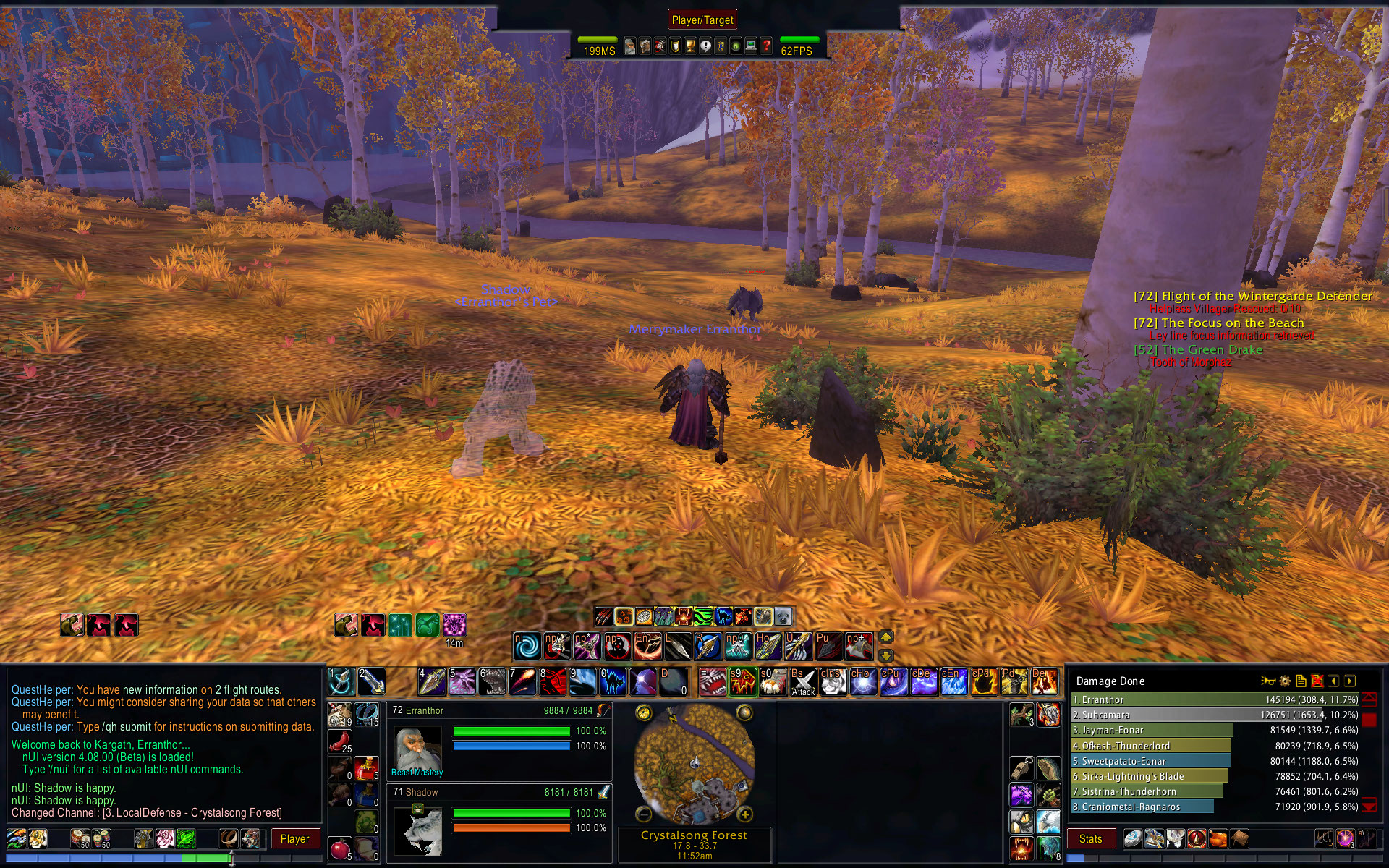Select the pet Shadow's cat portrait
This screenshot has height=868, width=1389.
point(417,831)
